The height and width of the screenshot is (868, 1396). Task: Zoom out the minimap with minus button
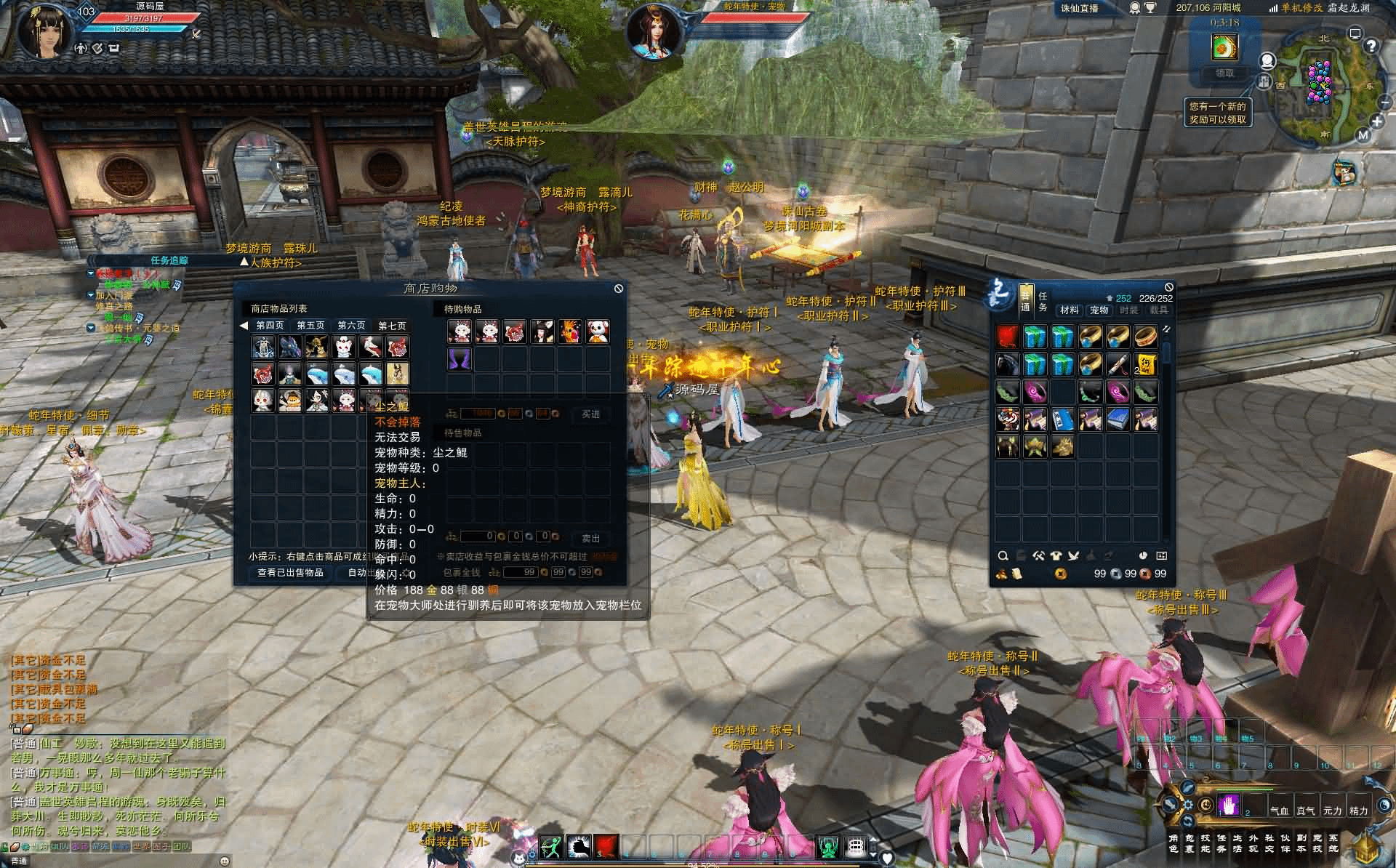pyautogui.click(x=1384, y=104)
